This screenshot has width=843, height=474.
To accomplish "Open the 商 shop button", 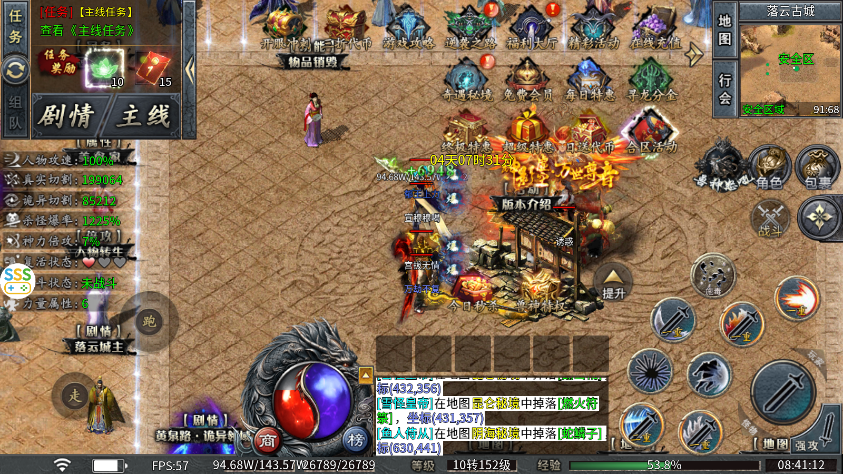I will coord(267,440).
